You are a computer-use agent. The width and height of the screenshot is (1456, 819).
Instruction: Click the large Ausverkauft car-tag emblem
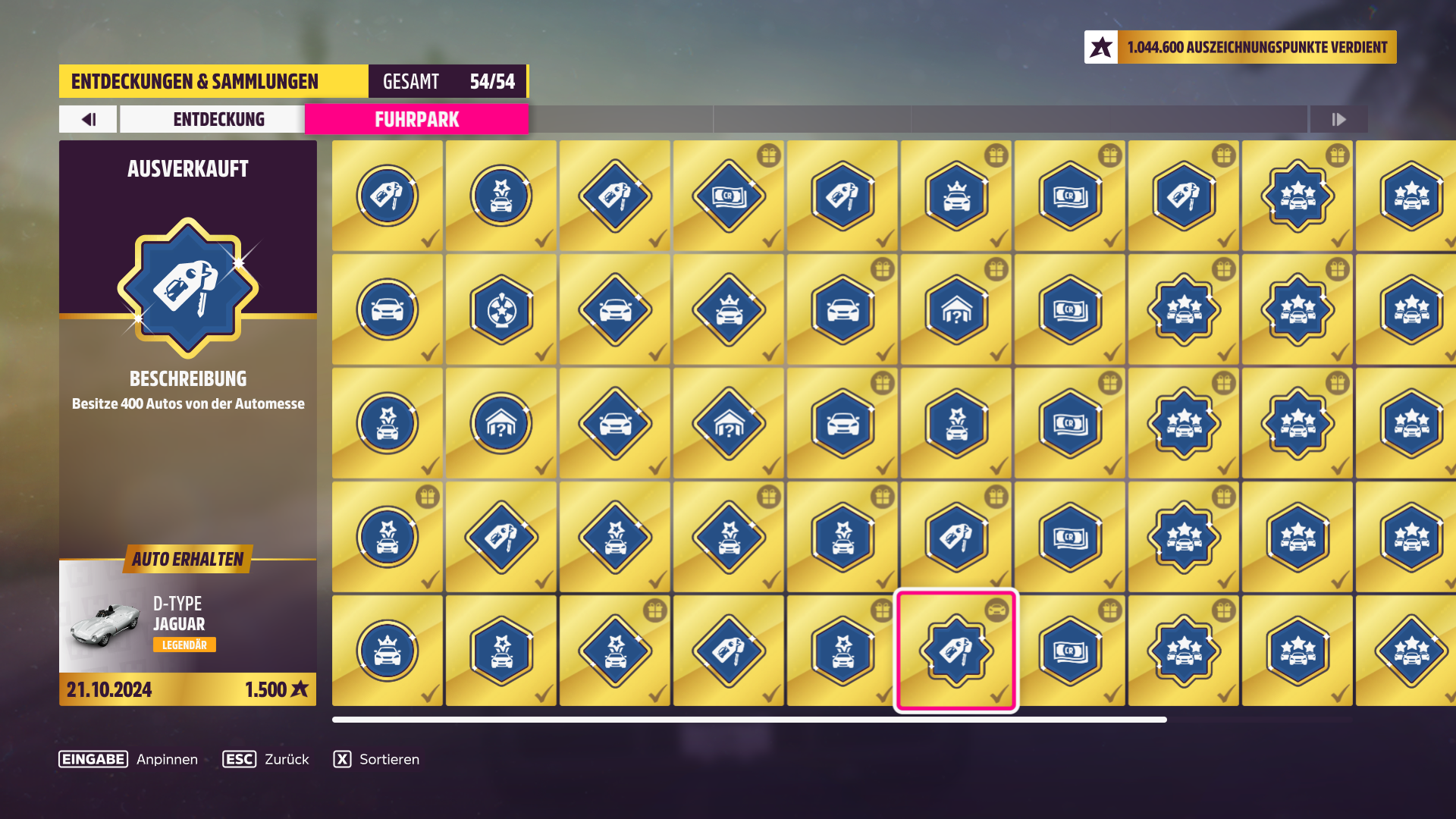click(187, 284)
